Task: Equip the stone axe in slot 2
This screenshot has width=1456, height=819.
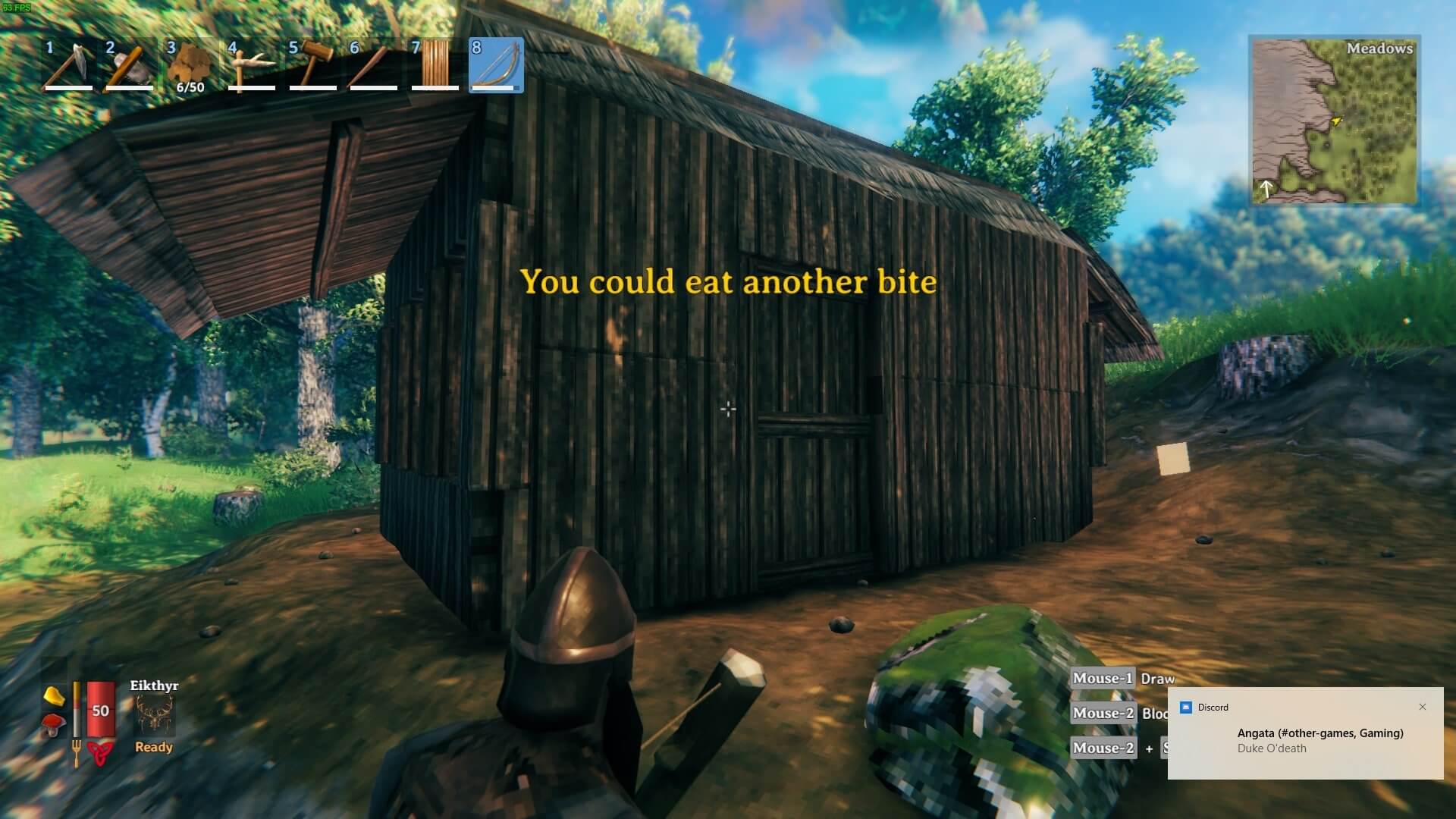Action: [130, 65]
